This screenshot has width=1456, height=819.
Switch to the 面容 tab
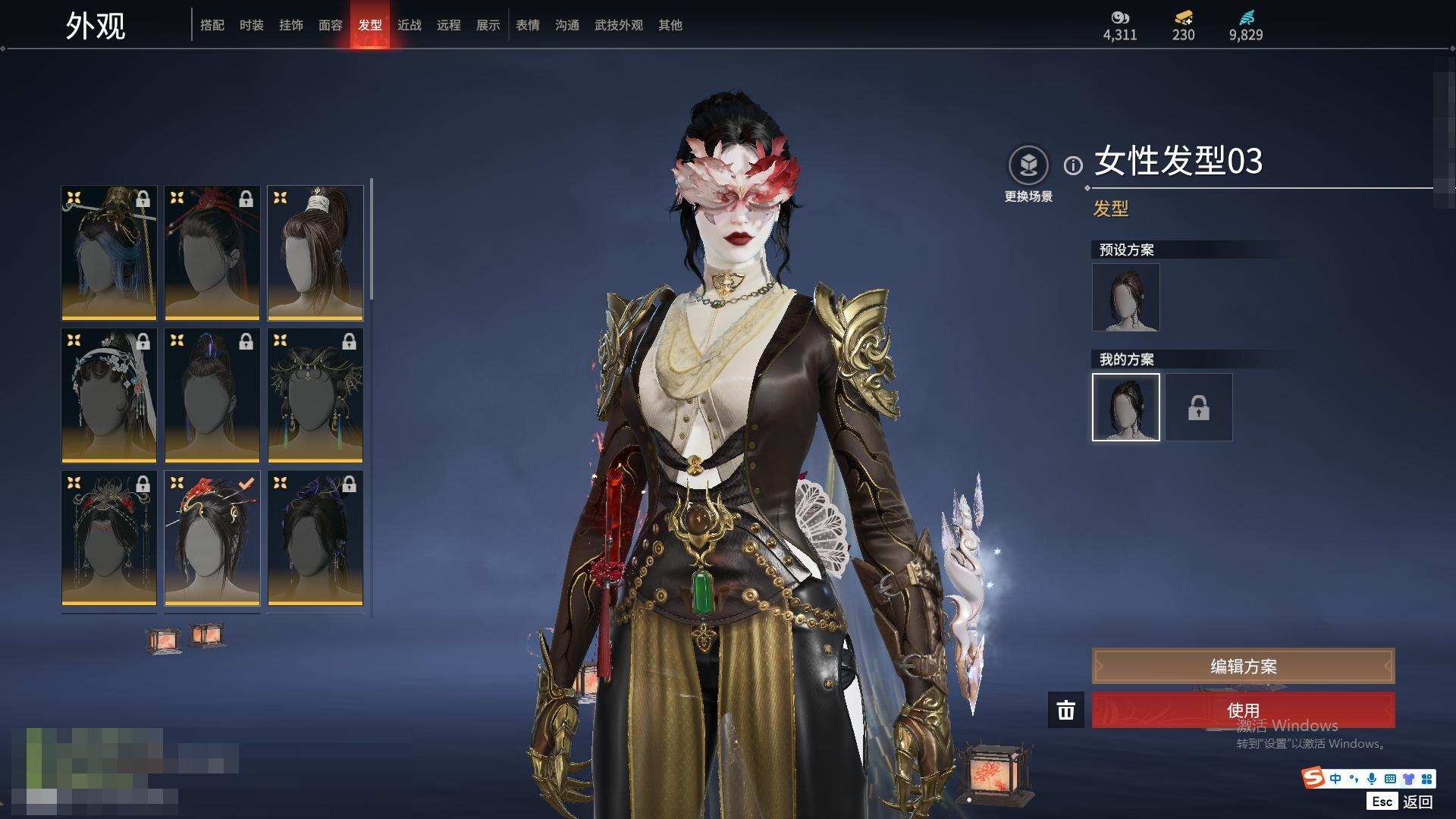click(x=330, y=25)
